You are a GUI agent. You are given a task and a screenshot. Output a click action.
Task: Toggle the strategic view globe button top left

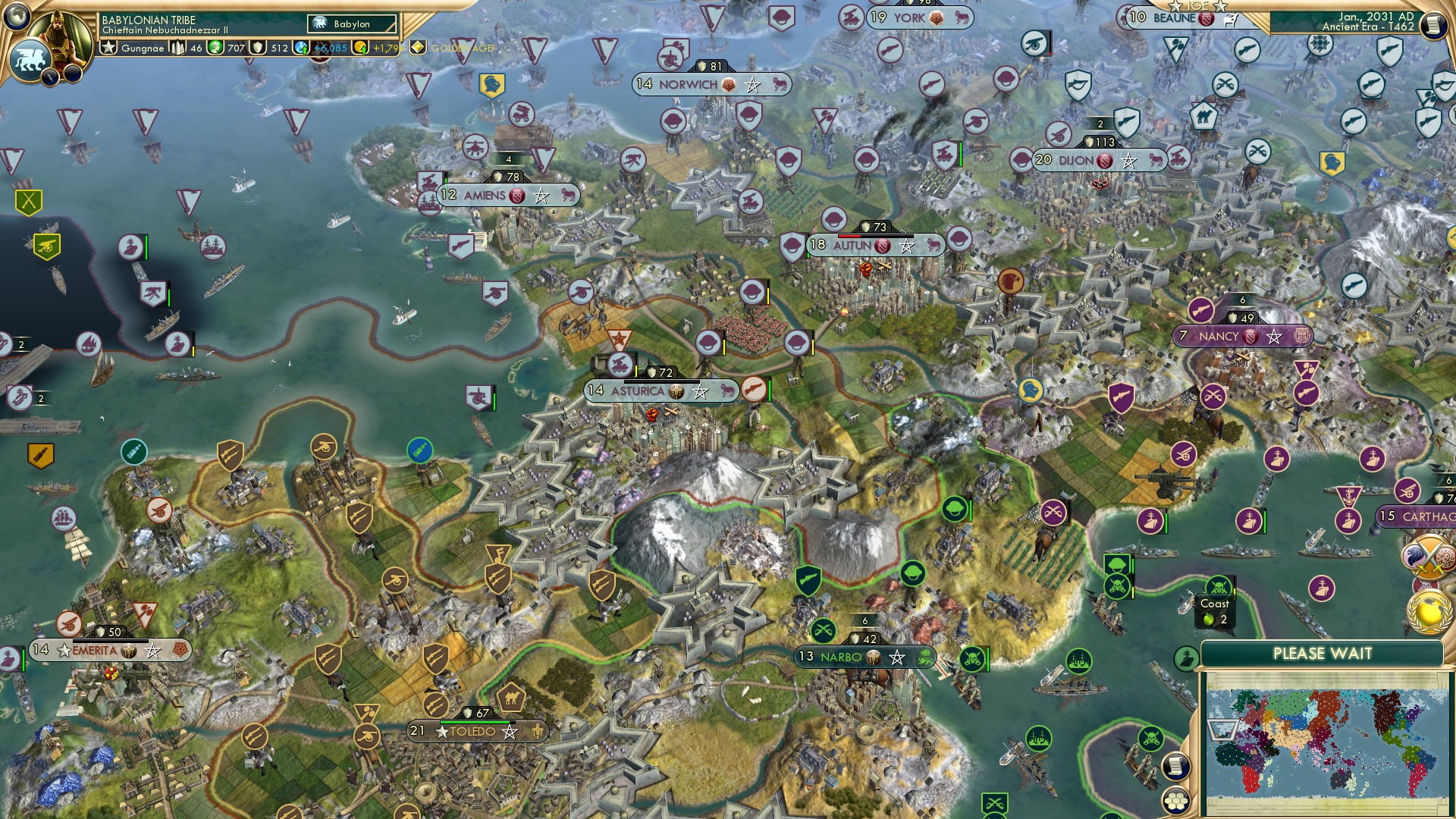(x=18, y=17)
